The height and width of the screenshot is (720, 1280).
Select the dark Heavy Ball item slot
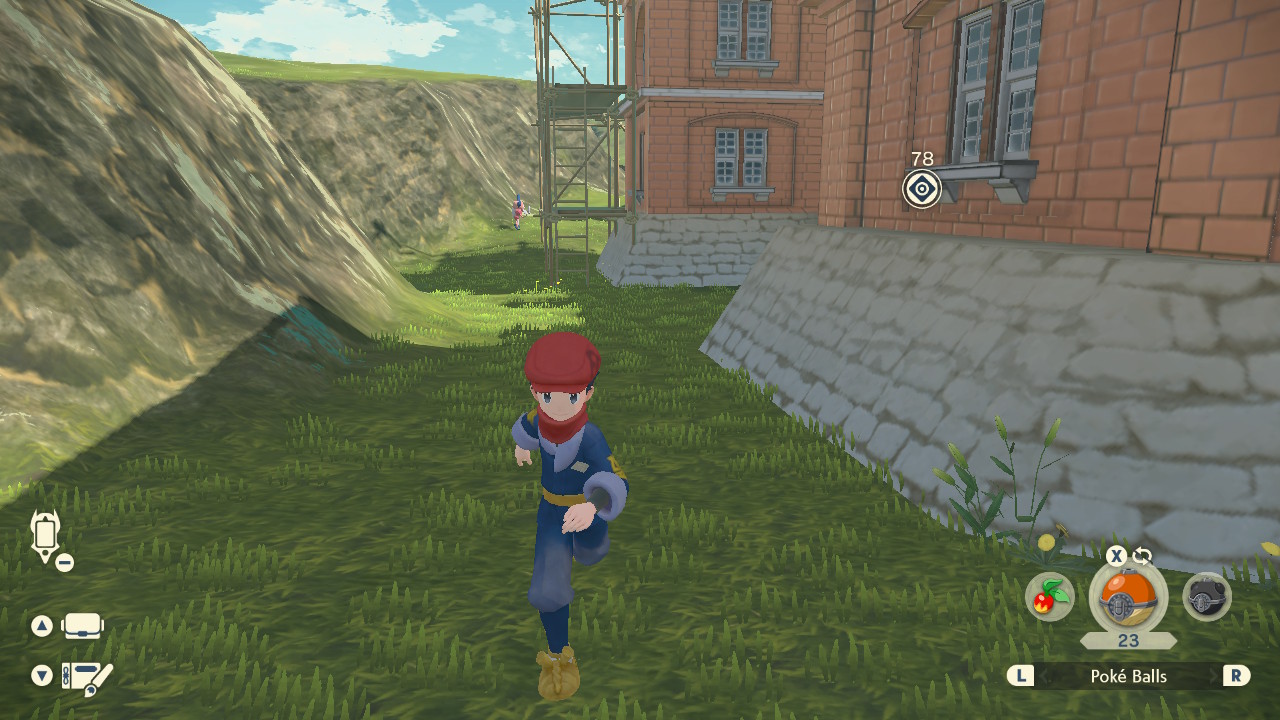pyautogui.click(x=1207, y=597)
